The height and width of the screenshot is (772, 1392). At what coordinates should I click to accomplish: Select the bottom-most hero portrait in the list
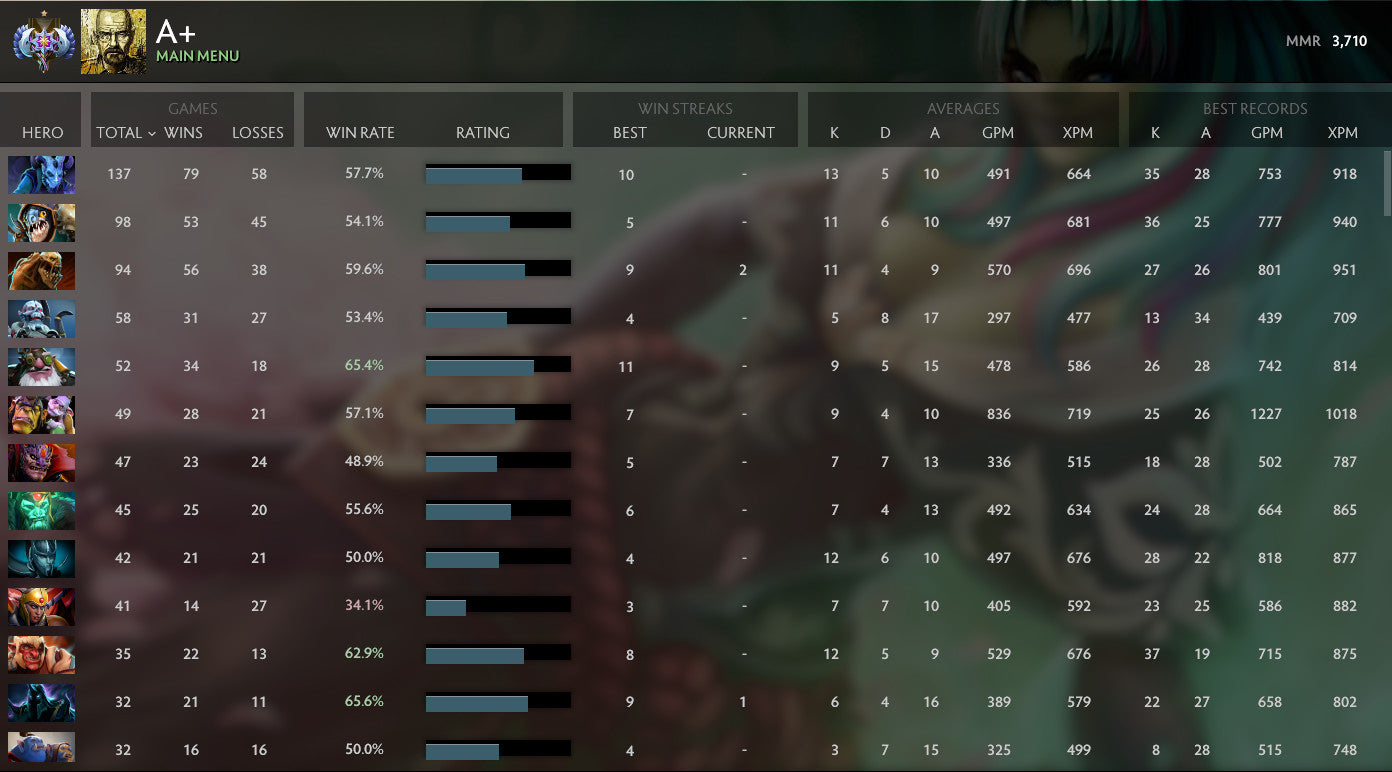(41, 749)
